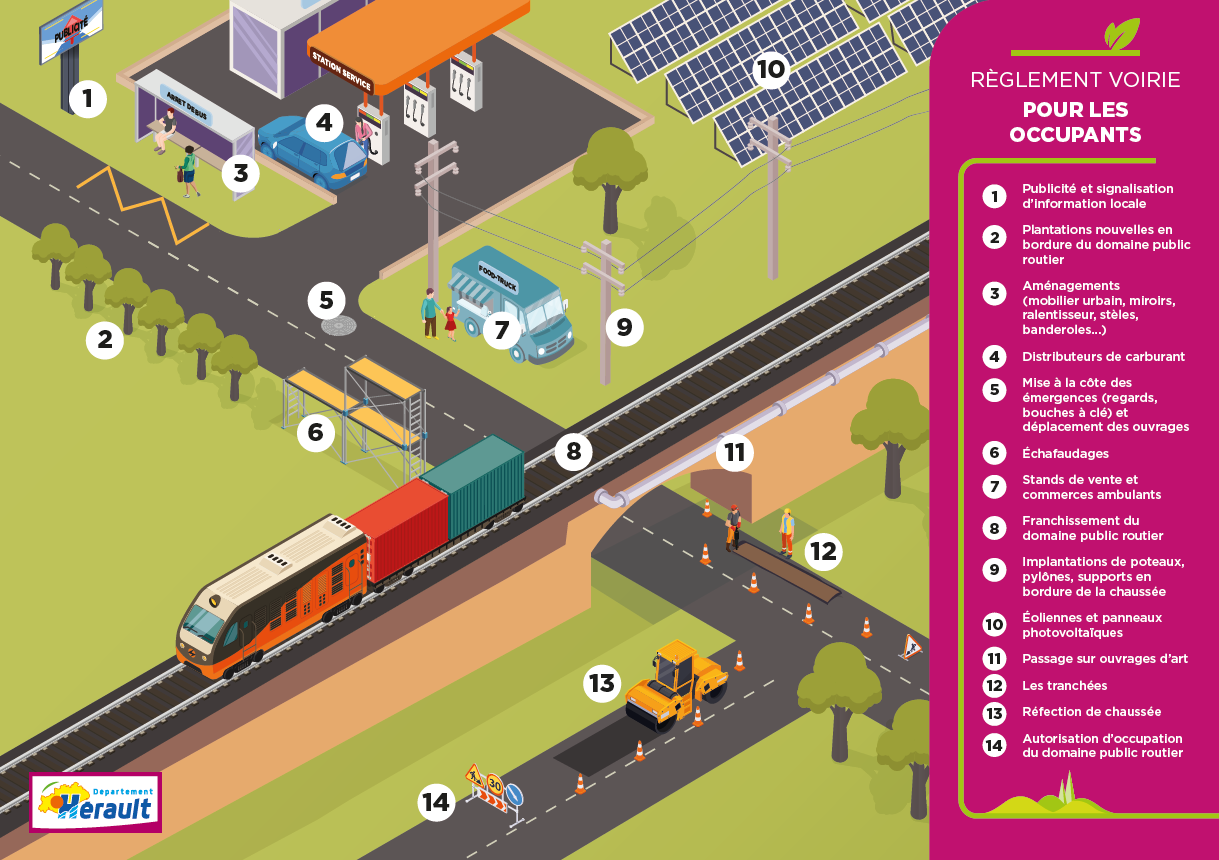The width and height of the screenshot is (1219, 860).
Task: Choose the Plantations nouvelles legend entry
Action: pyautogui.click(x=1104, y=244)
